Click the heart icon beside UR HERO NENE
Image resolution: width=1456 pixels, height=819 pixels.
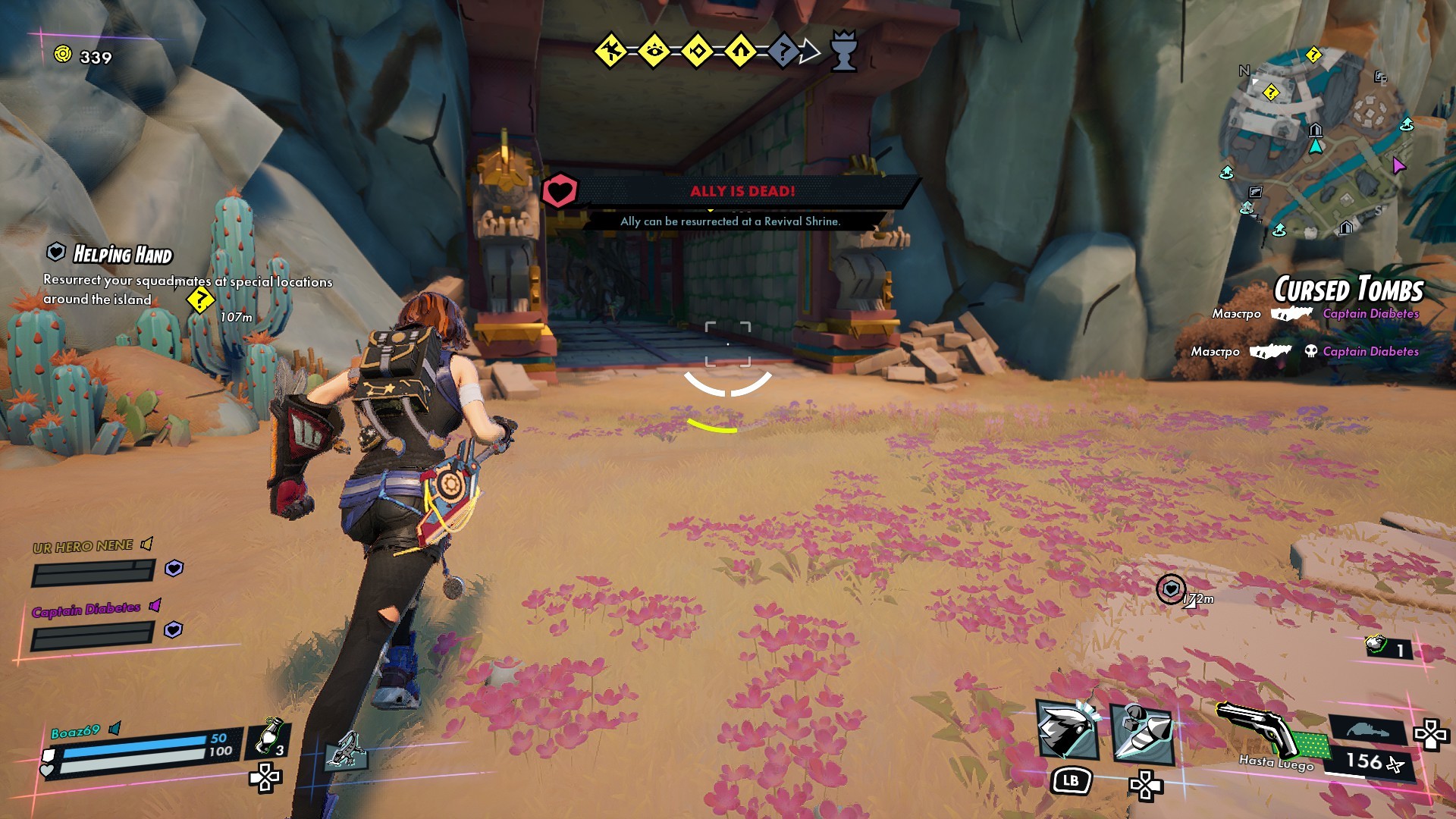coord(174,568)
